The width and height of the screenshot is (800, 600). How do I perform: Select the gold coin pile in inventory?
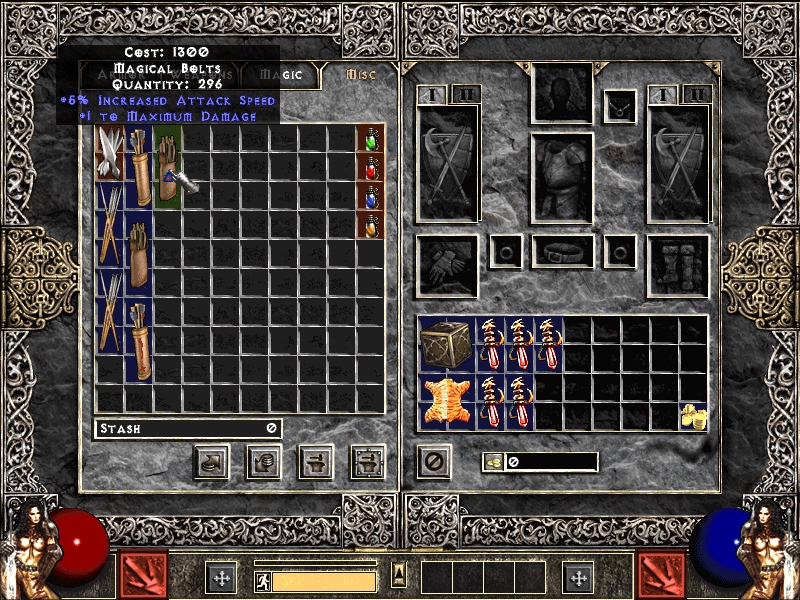coord(692,415)
